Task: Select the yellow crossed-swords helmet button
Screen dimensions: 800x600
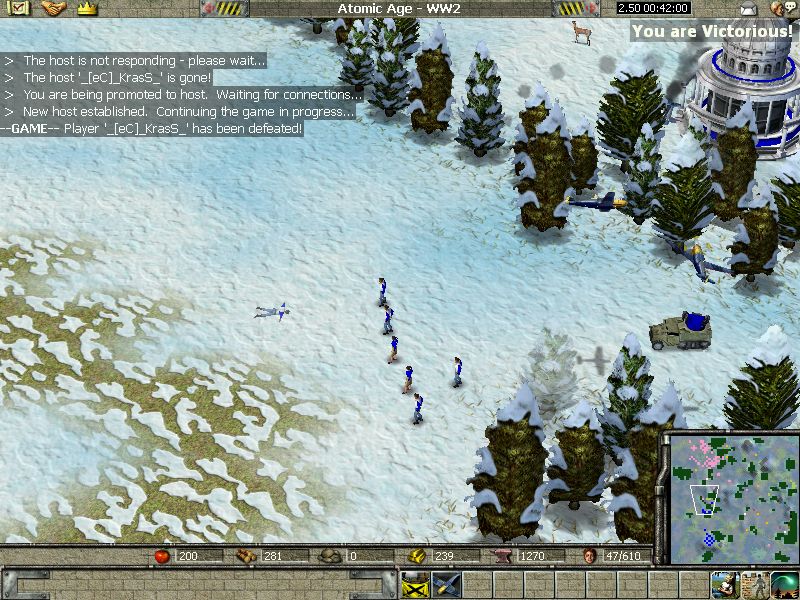Action: tap(414, 585)
